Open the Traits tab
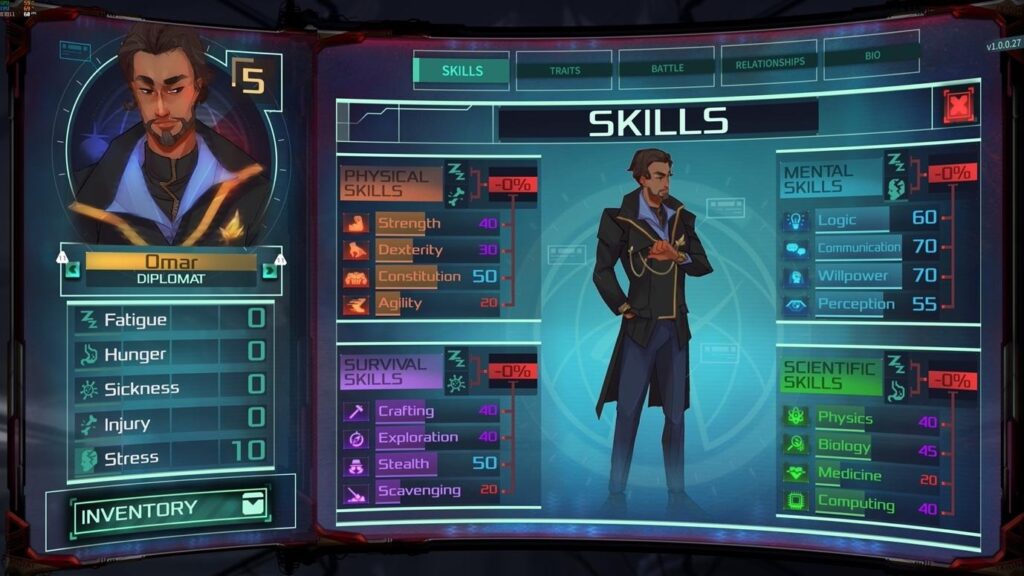The height and width of the screenshot is (576, 1024). pyautogui.click(x=565, y=70)
